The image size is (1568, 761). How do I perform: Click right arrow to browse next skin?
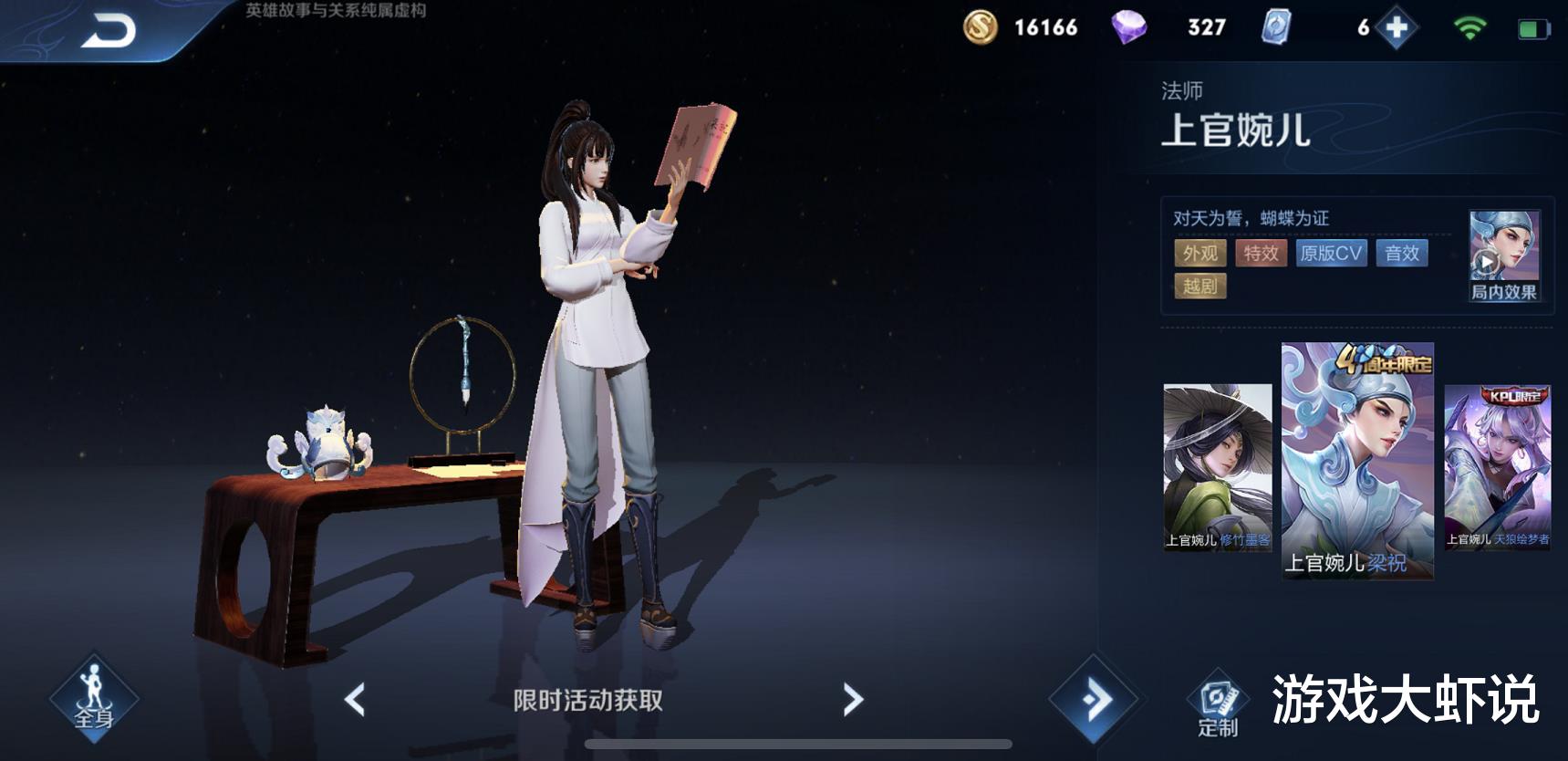tap(852, 698)
